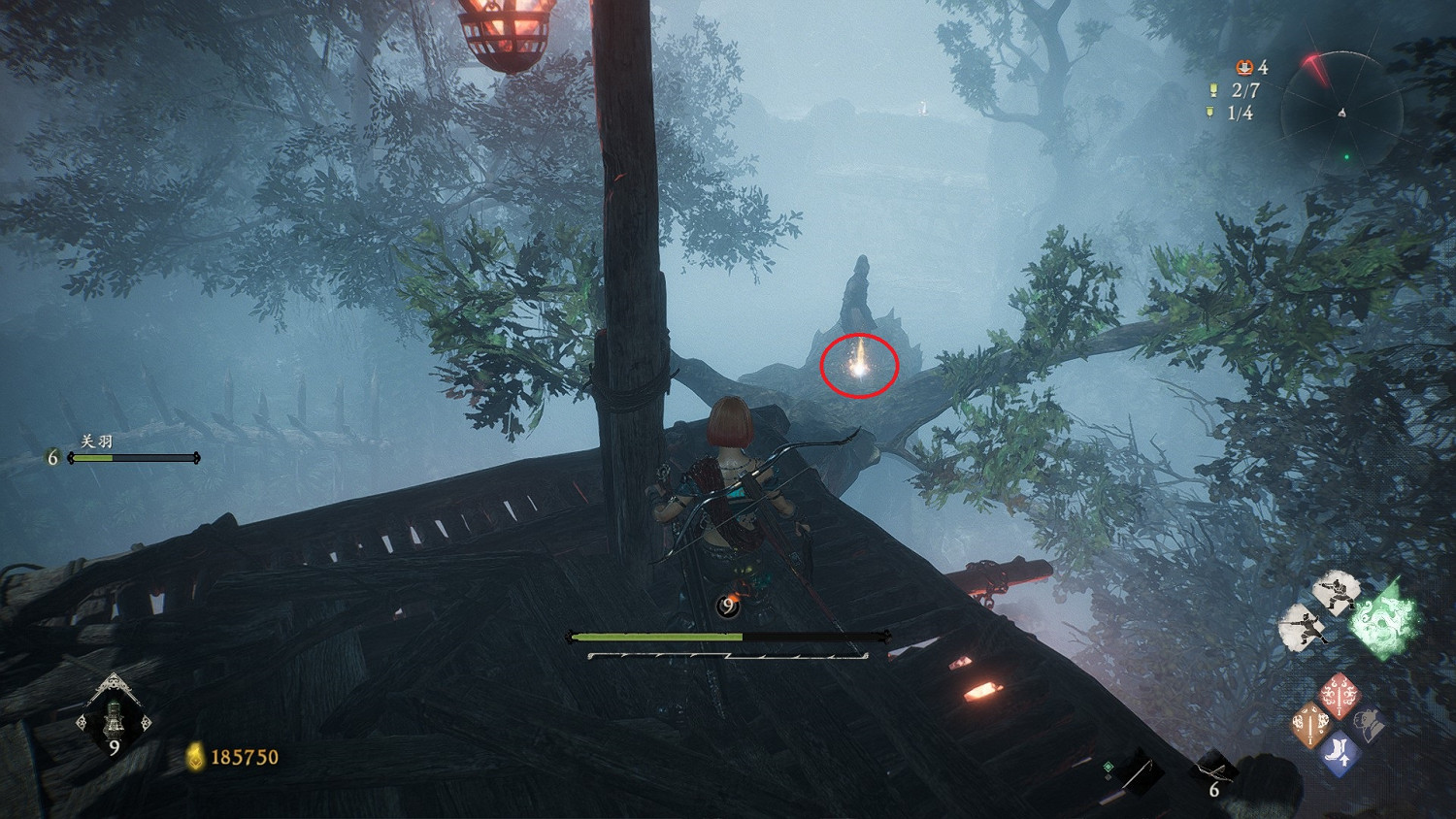Activate the lower sword thrust martial art

click(x=1302, y=626)
